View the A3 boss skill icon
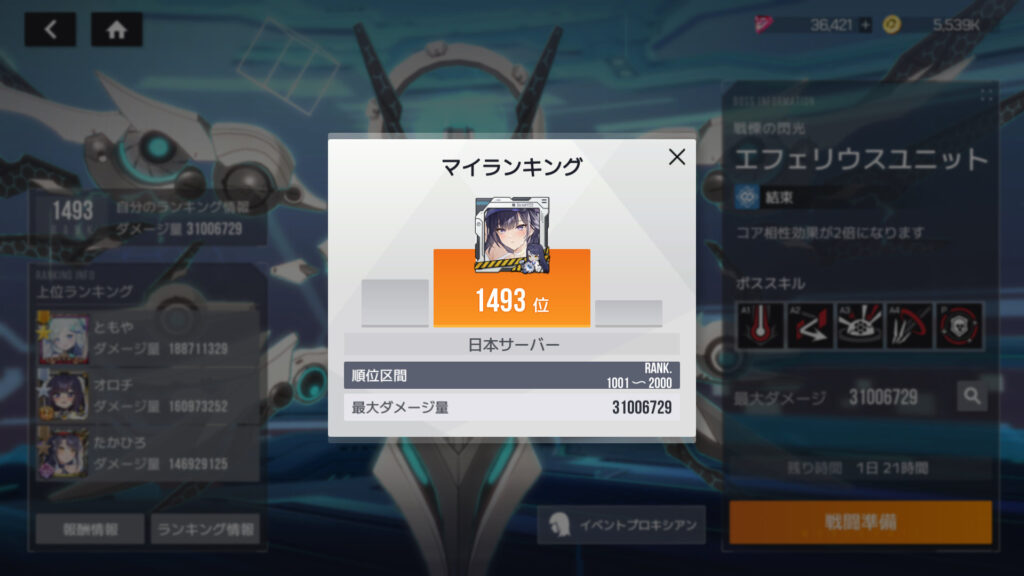Image resolution: width=1024 pixels, height=576 pixels. 859,327
